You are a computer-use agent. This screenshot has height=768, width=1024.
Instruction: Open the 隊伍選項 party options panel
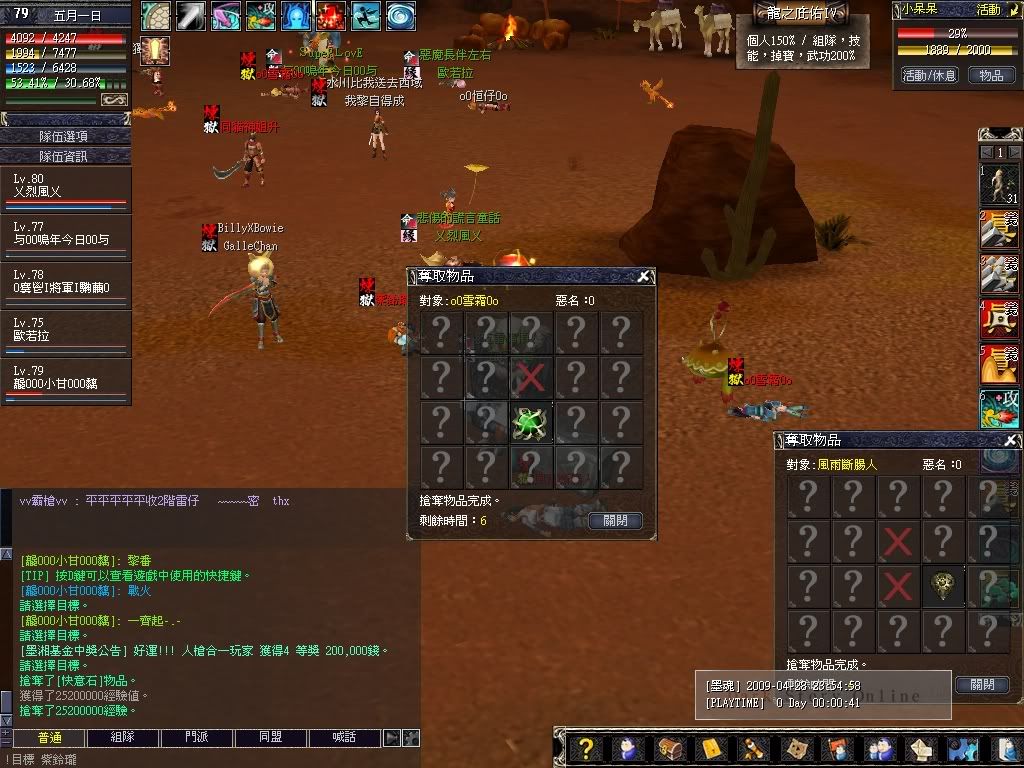coord(66,136)
